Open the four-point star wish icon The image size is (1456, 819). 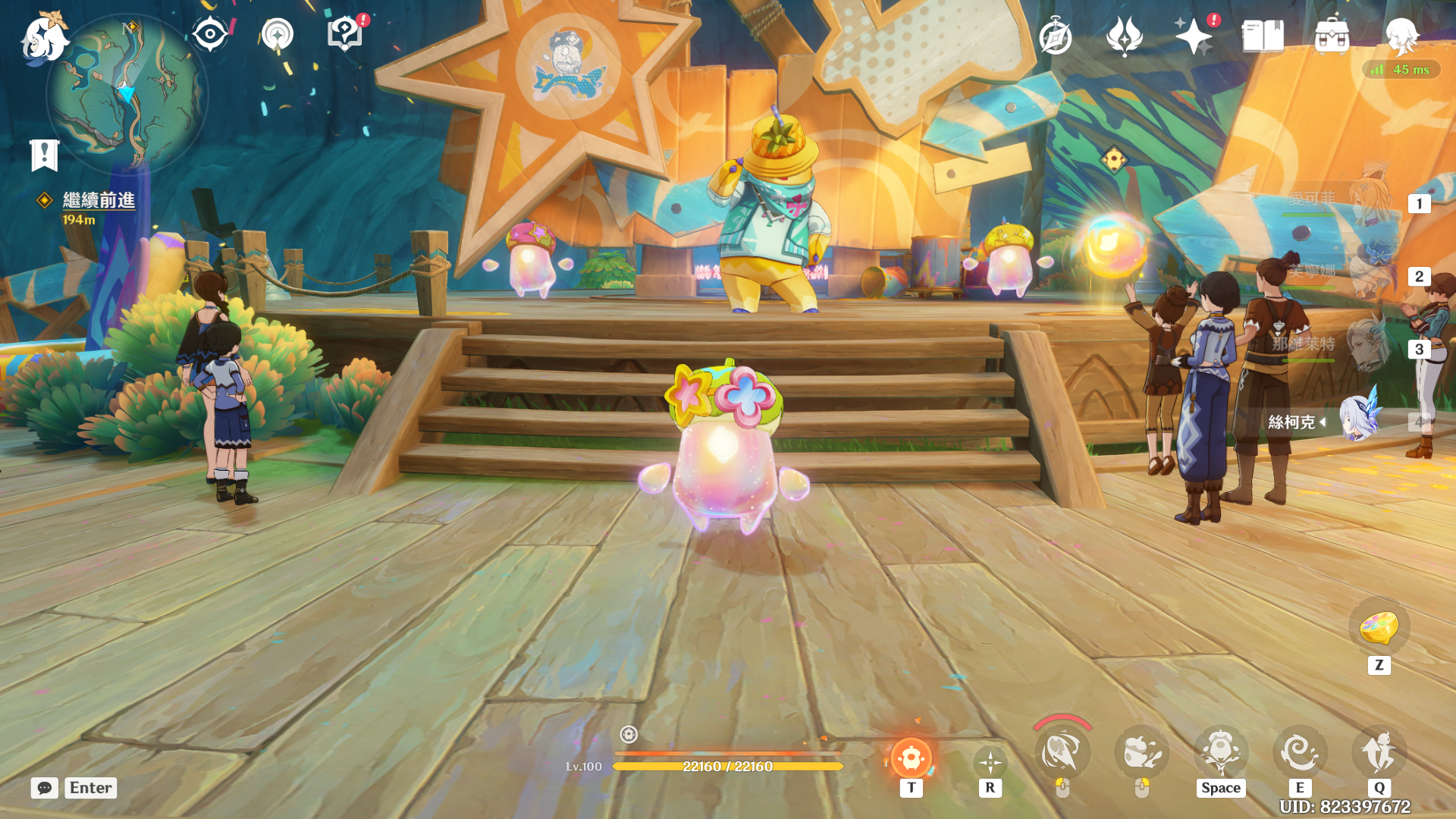1193,36
